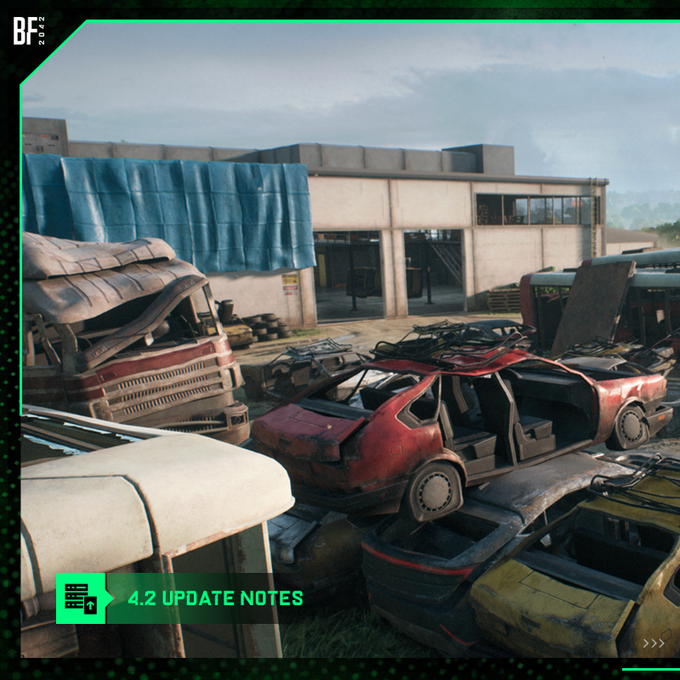Select the BF 2042 logo
680x680 pixels.
tap(30, 32)
